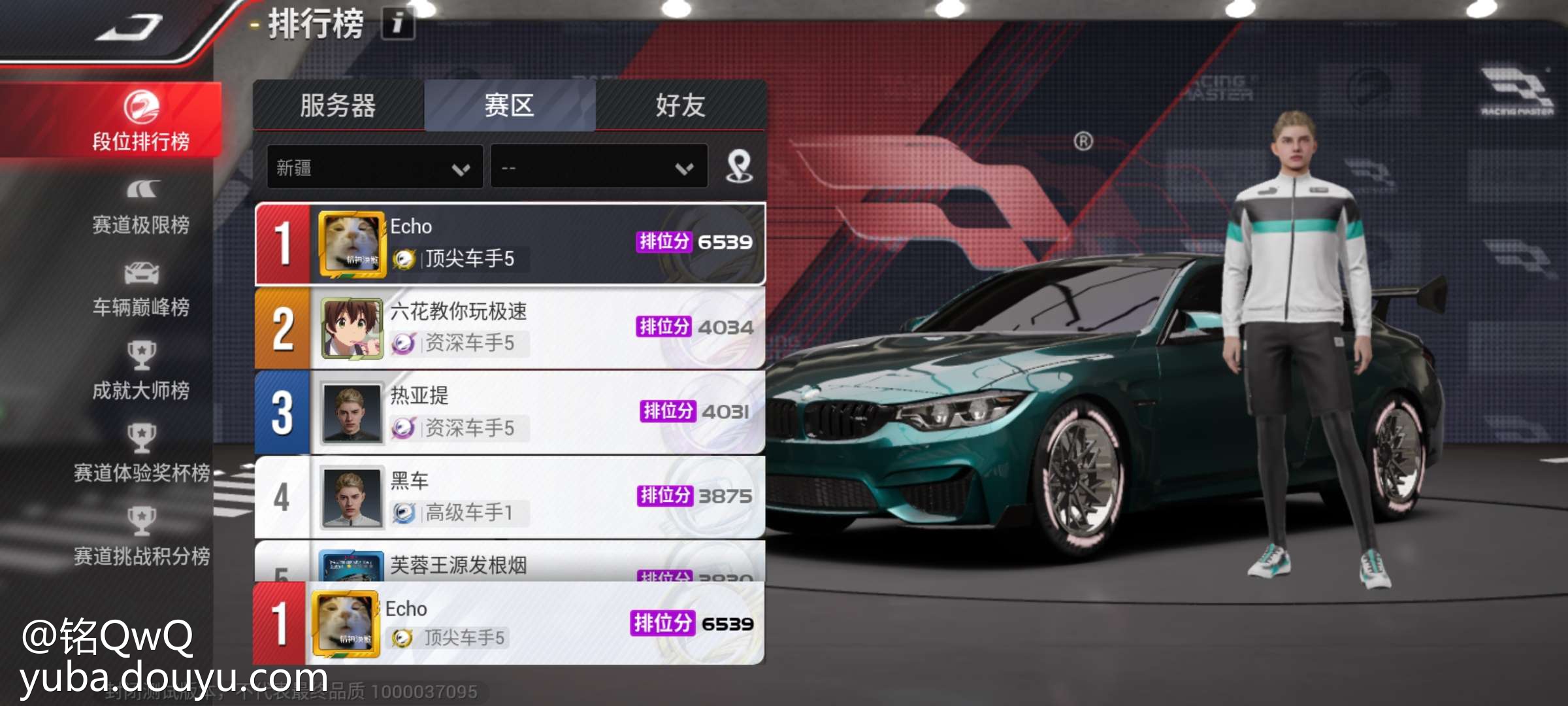This screenshot has height=706, width=1568.
Task: Select the 芙蓉王源发根烟 player row
Action: coord(510,563)
